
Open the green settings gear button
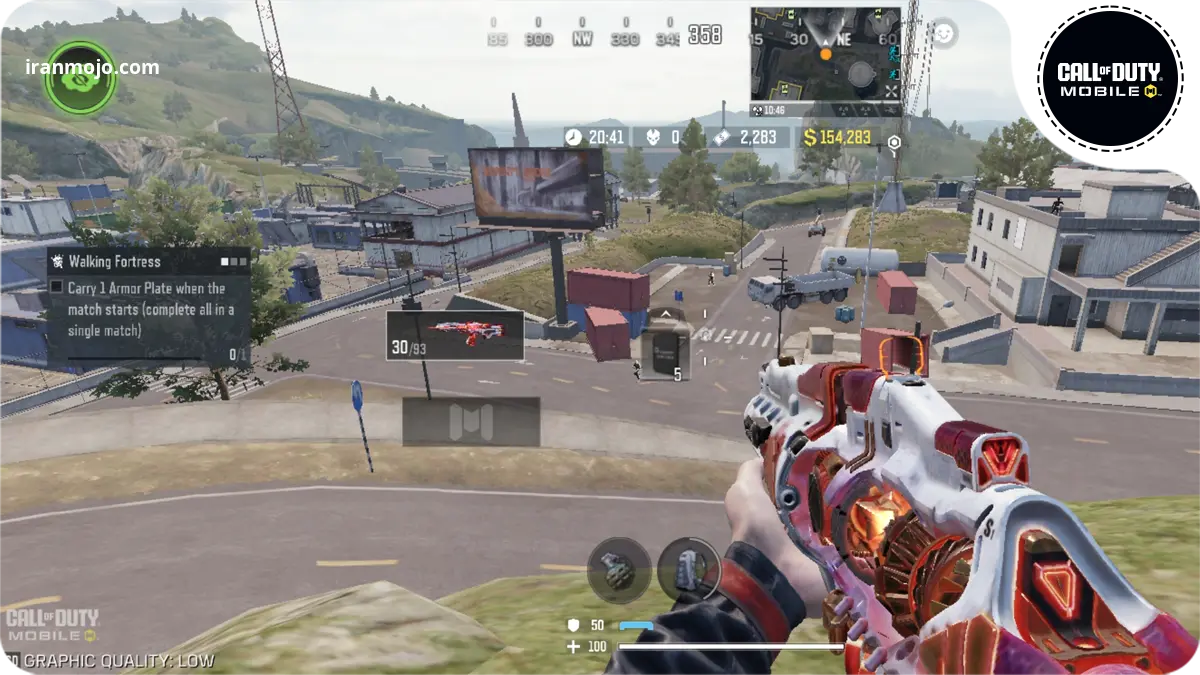pyautogui.click(x=80, y=77)
